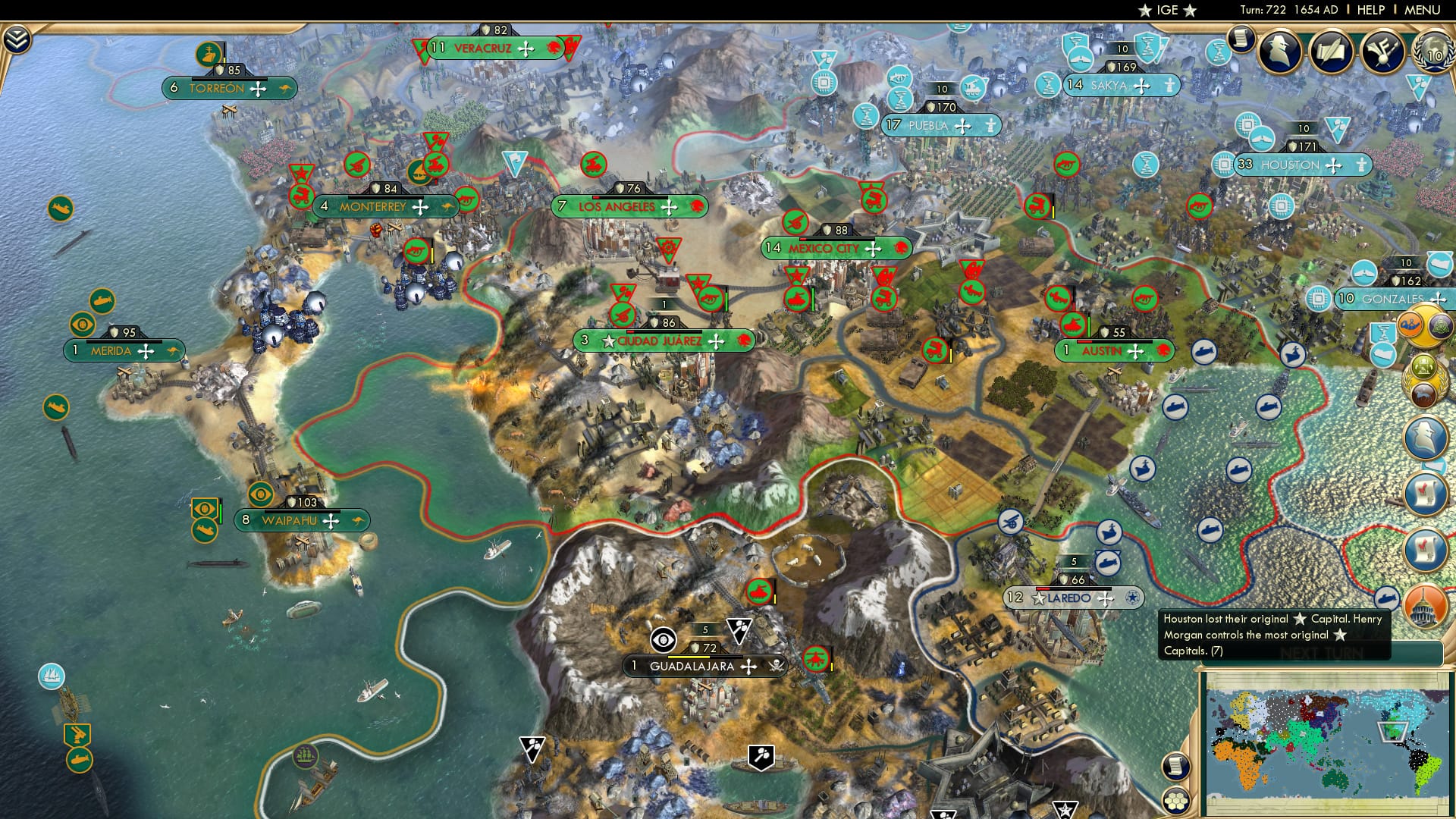Open the Social Policies quill-and-scroll icon

[1332, 53]
